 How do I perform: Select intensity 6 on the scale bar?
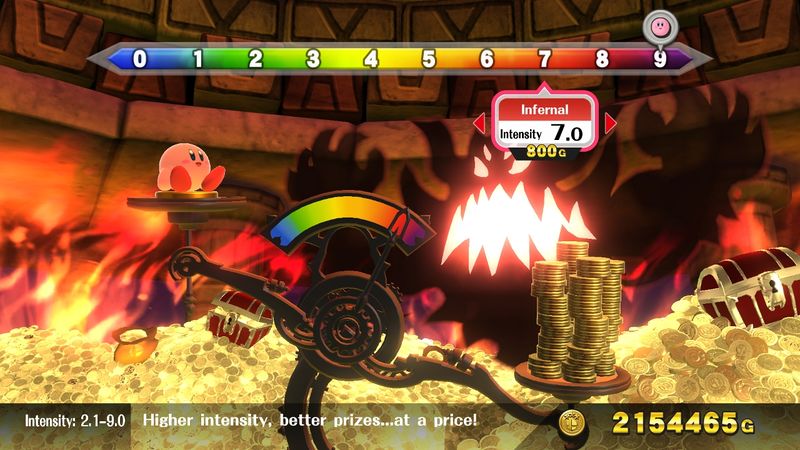point(487,58)
